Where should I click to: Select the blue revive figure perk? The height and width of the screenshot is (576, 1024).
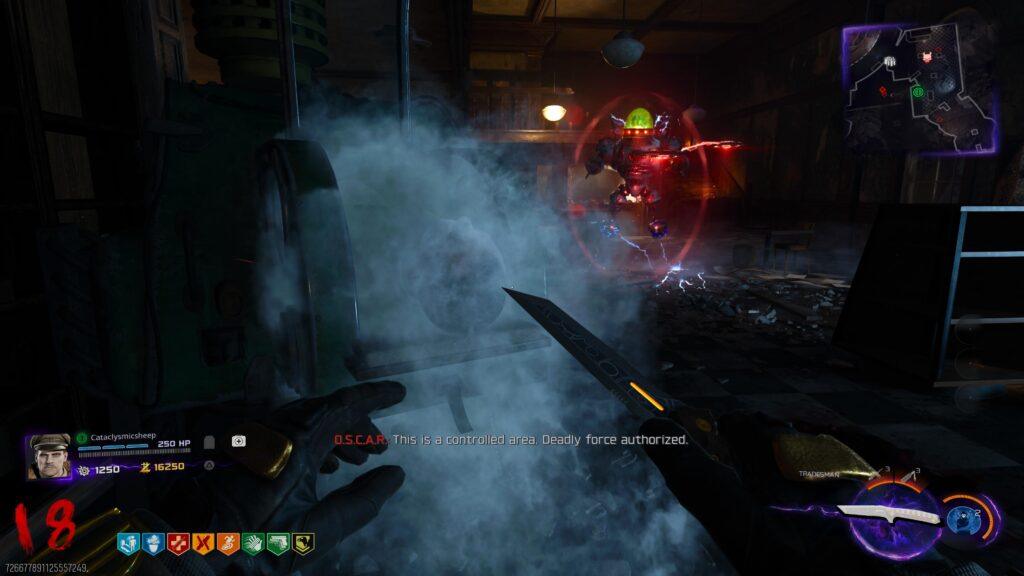coord(129,543)
